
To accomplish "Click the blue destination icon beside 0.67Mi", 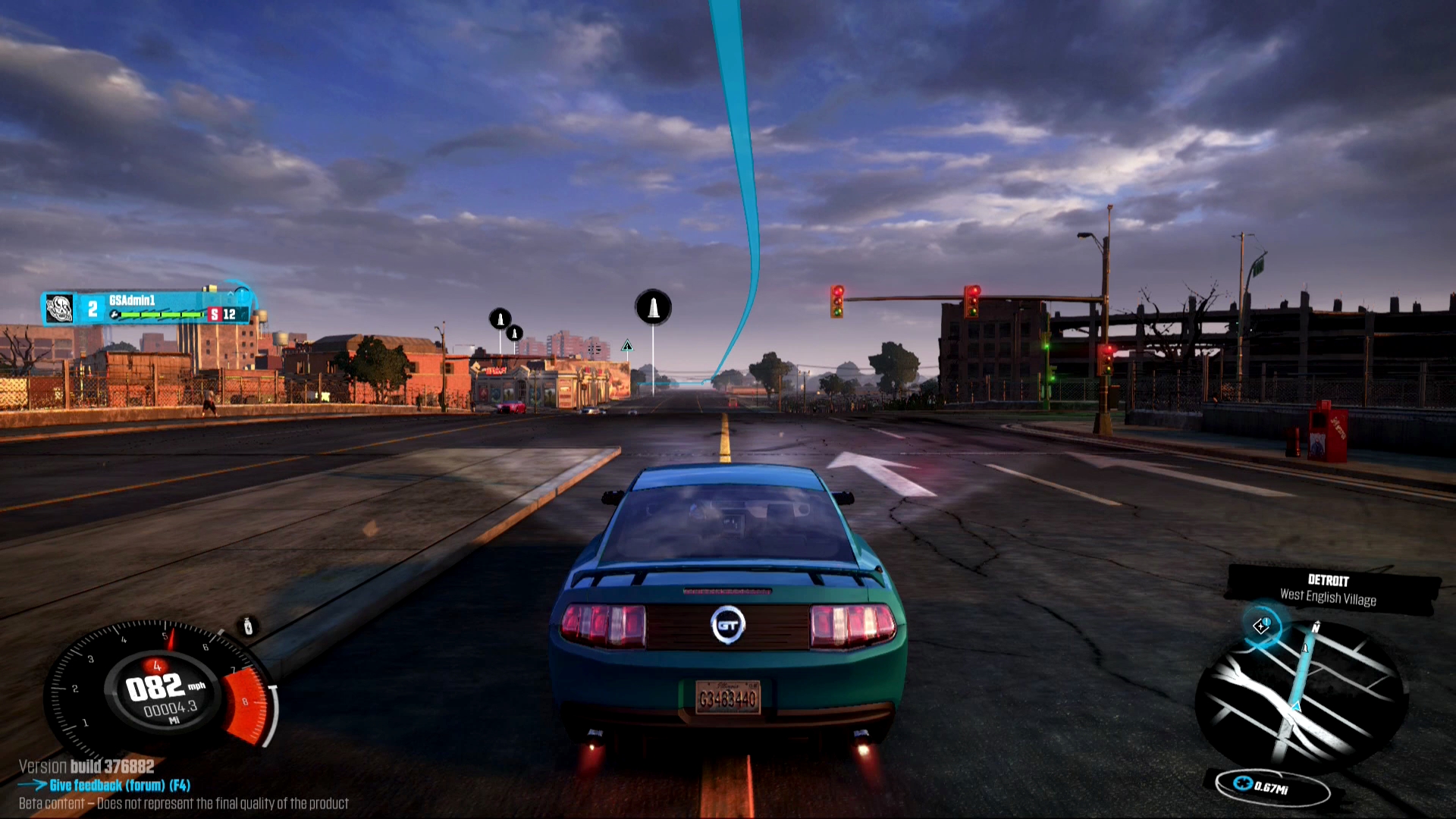I will (x=1244, y=785).
